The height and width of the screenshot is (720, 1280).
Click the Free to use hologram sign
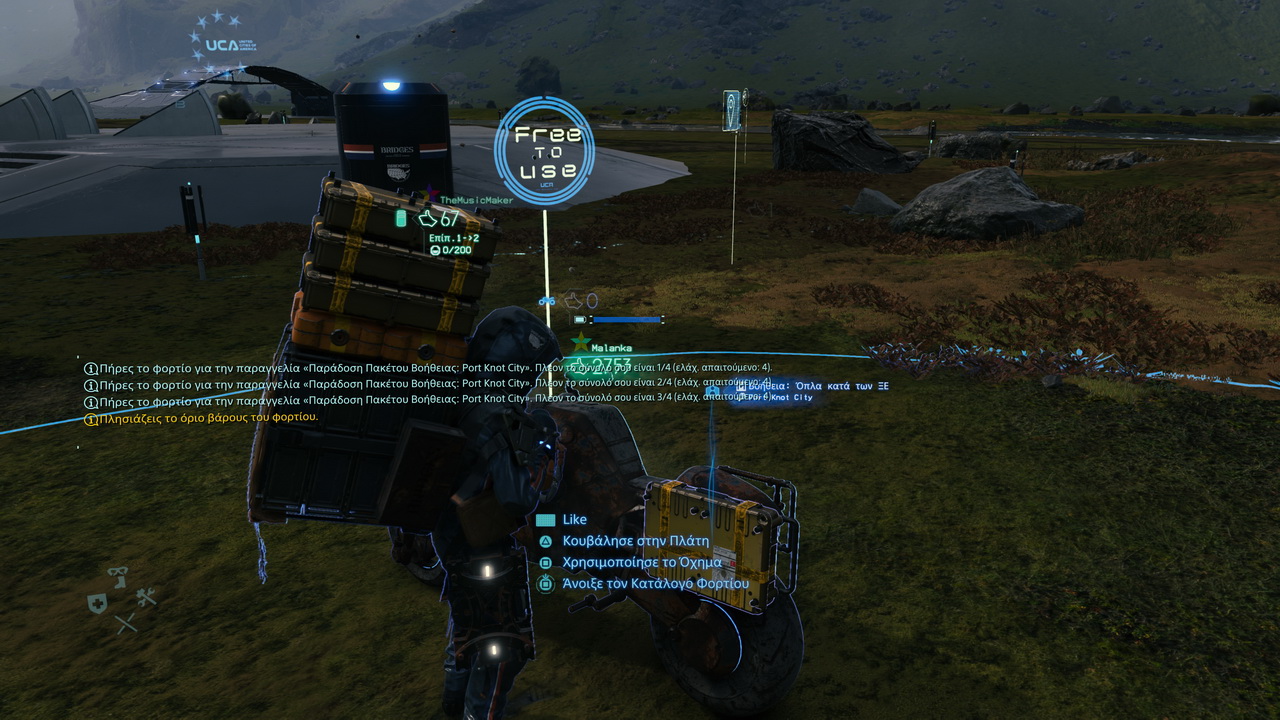545,151
